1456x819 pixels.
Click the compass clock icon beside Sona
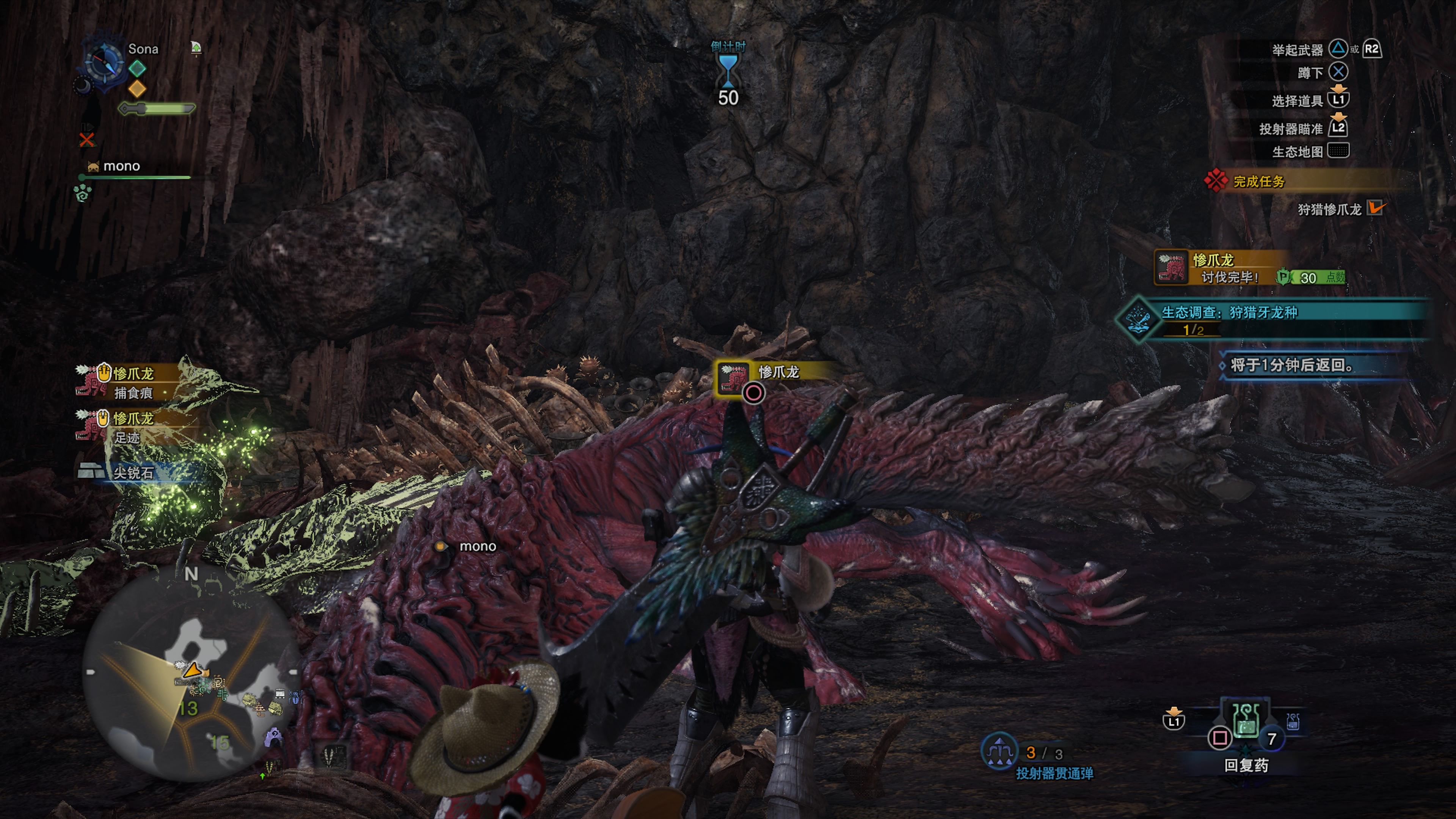coord(104,61)
